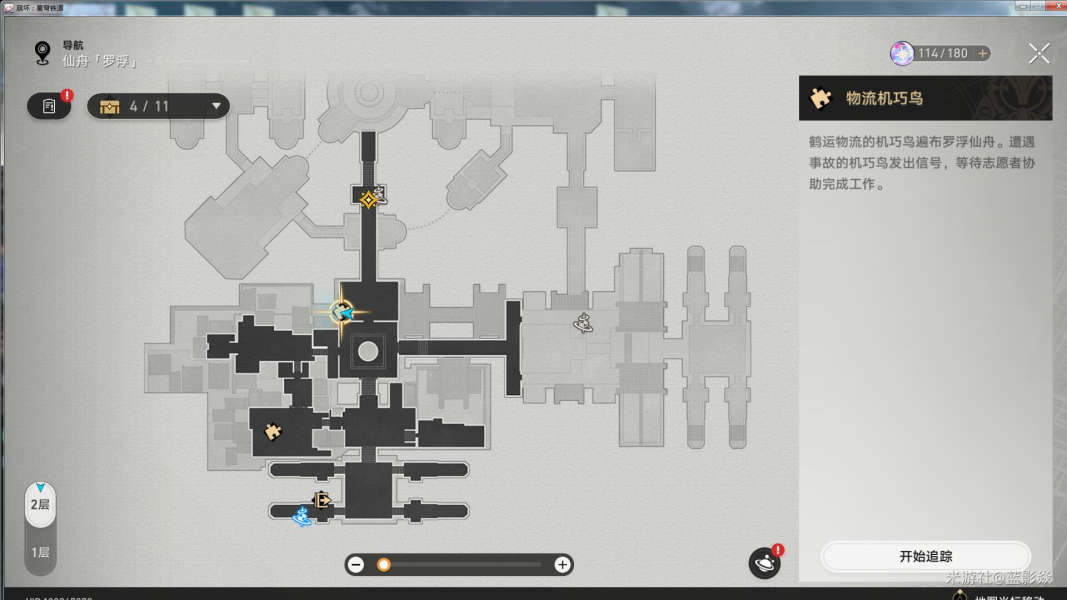Zoom in the map with the plus button
1067x600 pixels.
tap(562, 565)
